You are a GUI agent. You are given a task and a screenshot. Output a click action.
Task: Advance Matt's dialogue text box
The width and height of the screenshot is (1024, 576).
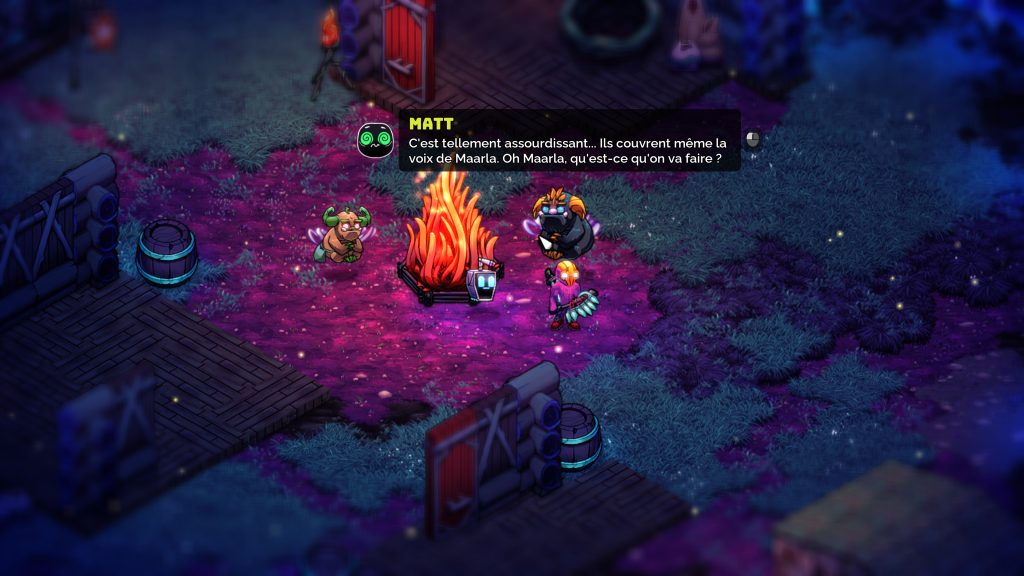[753, 140]
